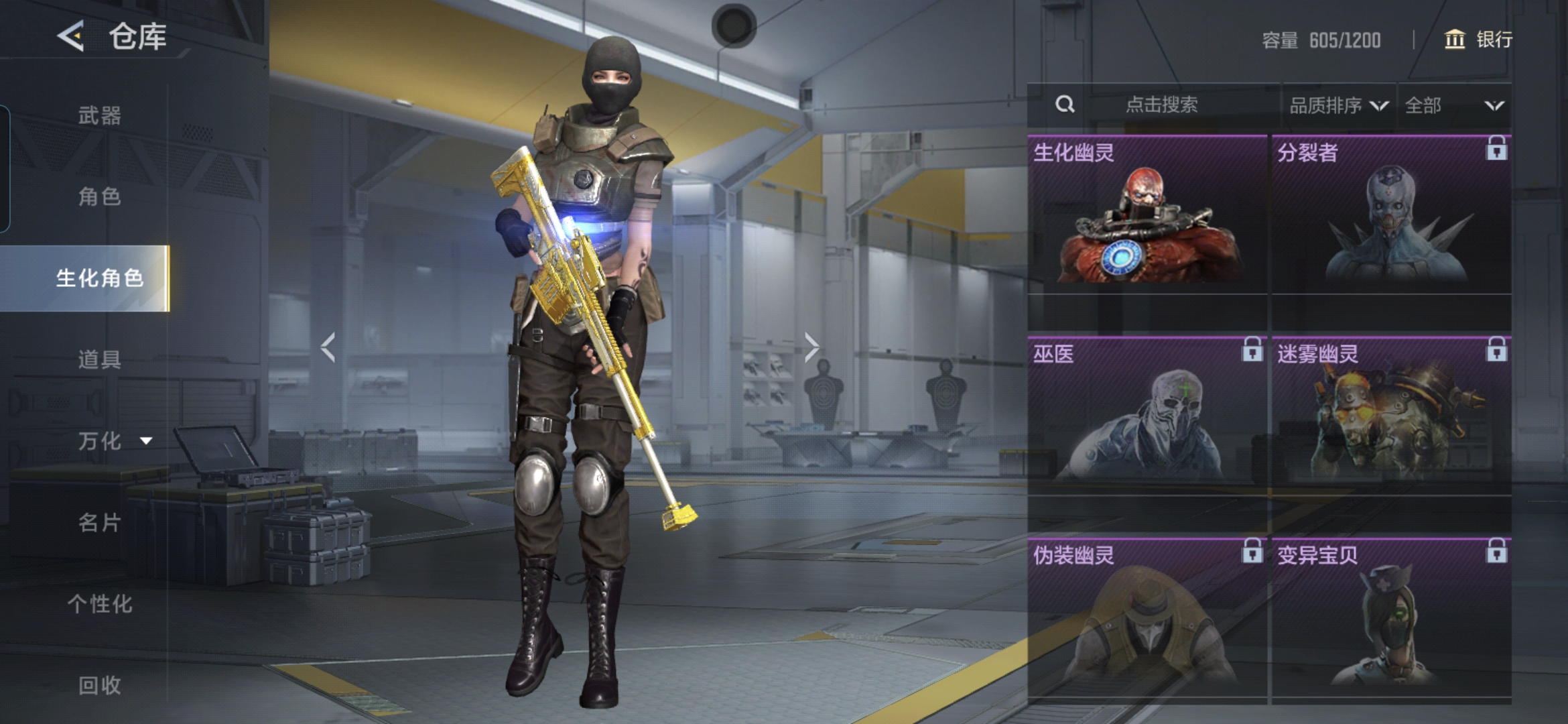Open the 回收 section
The height and width of the screenshot is (724, 1568).
click(x=99, y=685)
